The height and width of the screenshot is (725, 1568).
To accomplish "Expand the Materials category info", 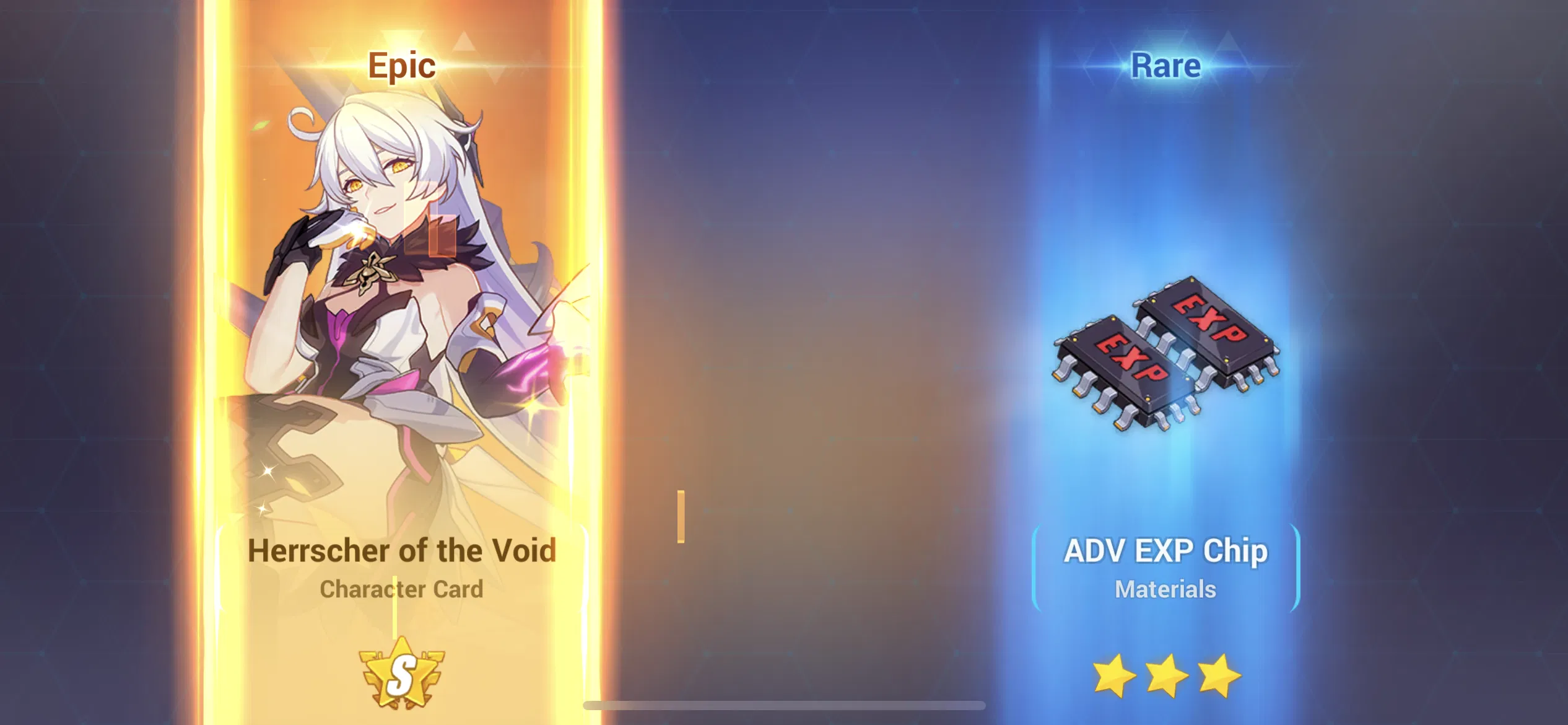I will coord(1164,590).
